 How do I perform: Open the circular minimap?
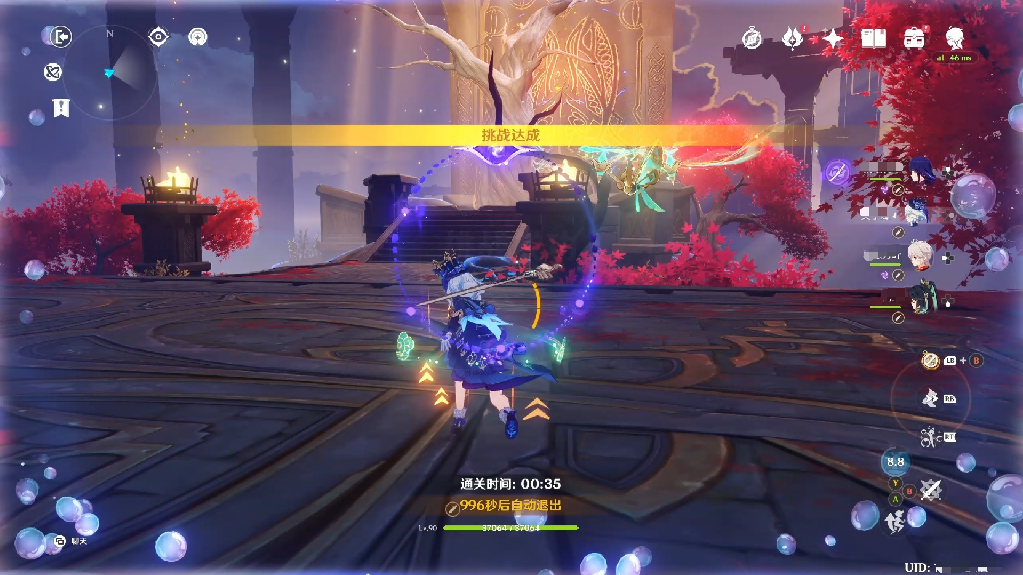point(110,72)
